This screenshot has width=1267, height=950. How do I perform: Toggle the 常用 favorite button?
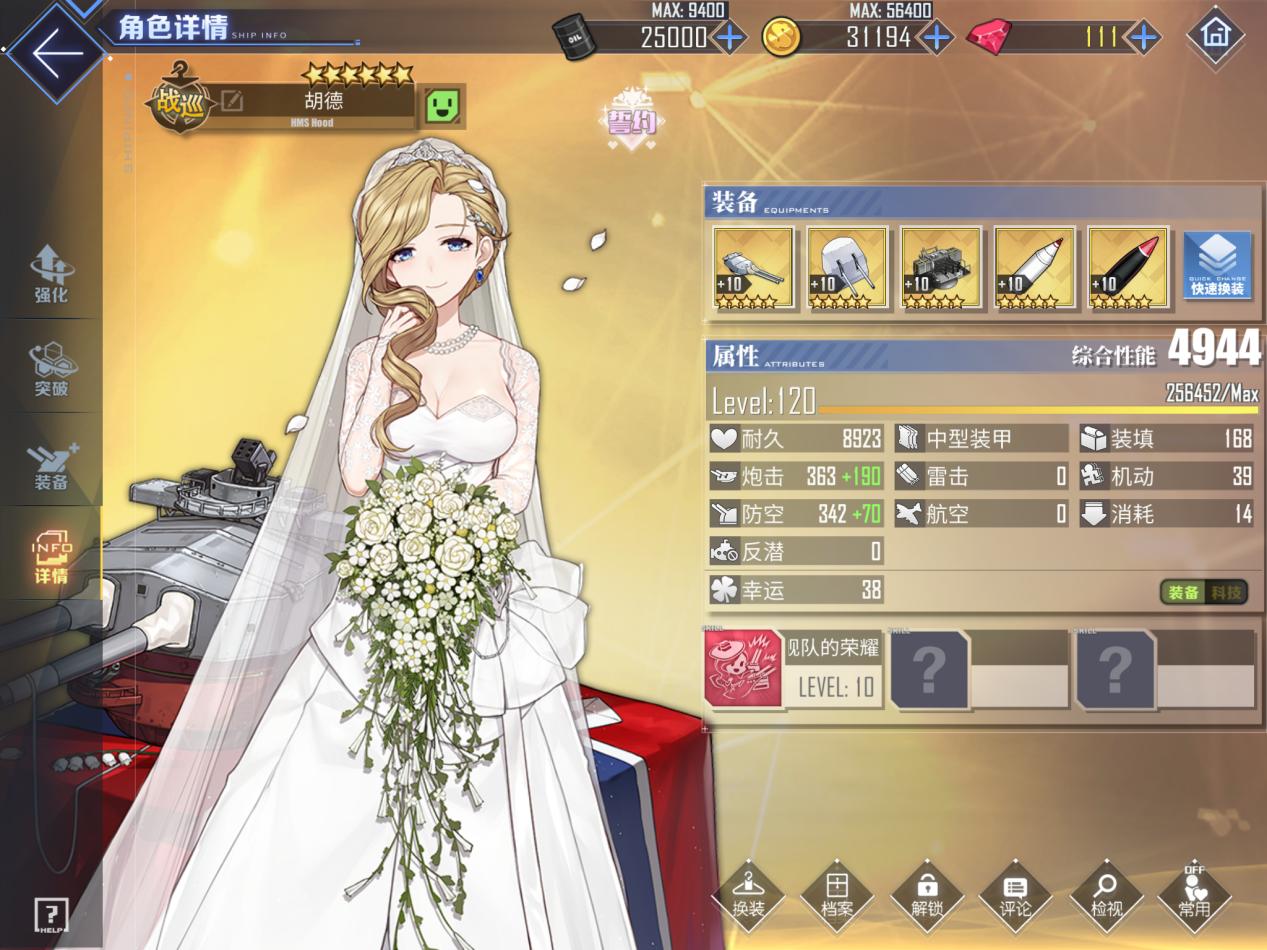tap(1194, 893)
